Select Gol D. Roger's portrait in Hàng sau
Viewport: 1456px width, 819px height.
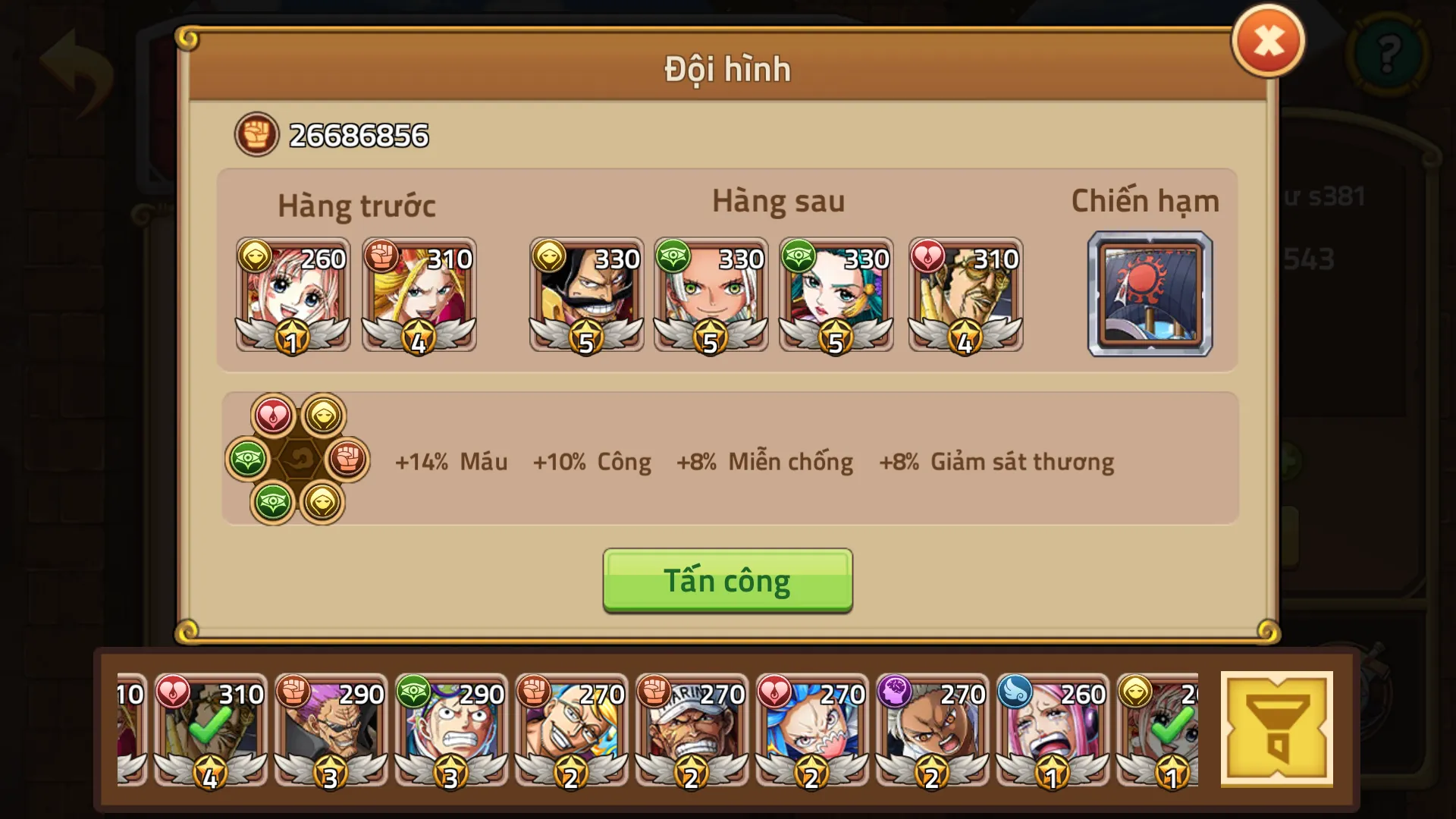click(586, 296)
